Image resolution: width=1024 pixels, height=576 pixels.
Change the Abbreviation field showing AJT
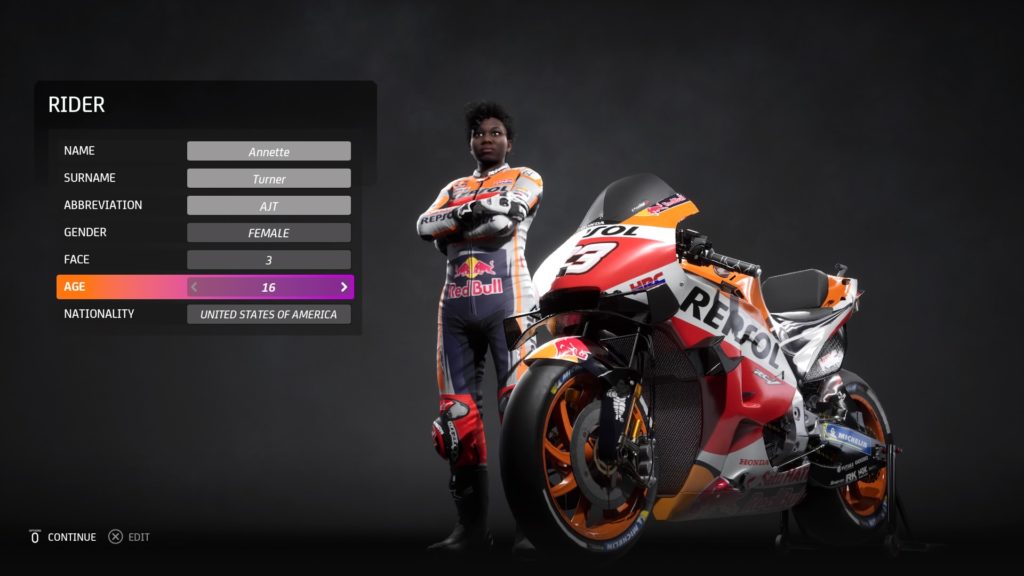click(268, 206)
